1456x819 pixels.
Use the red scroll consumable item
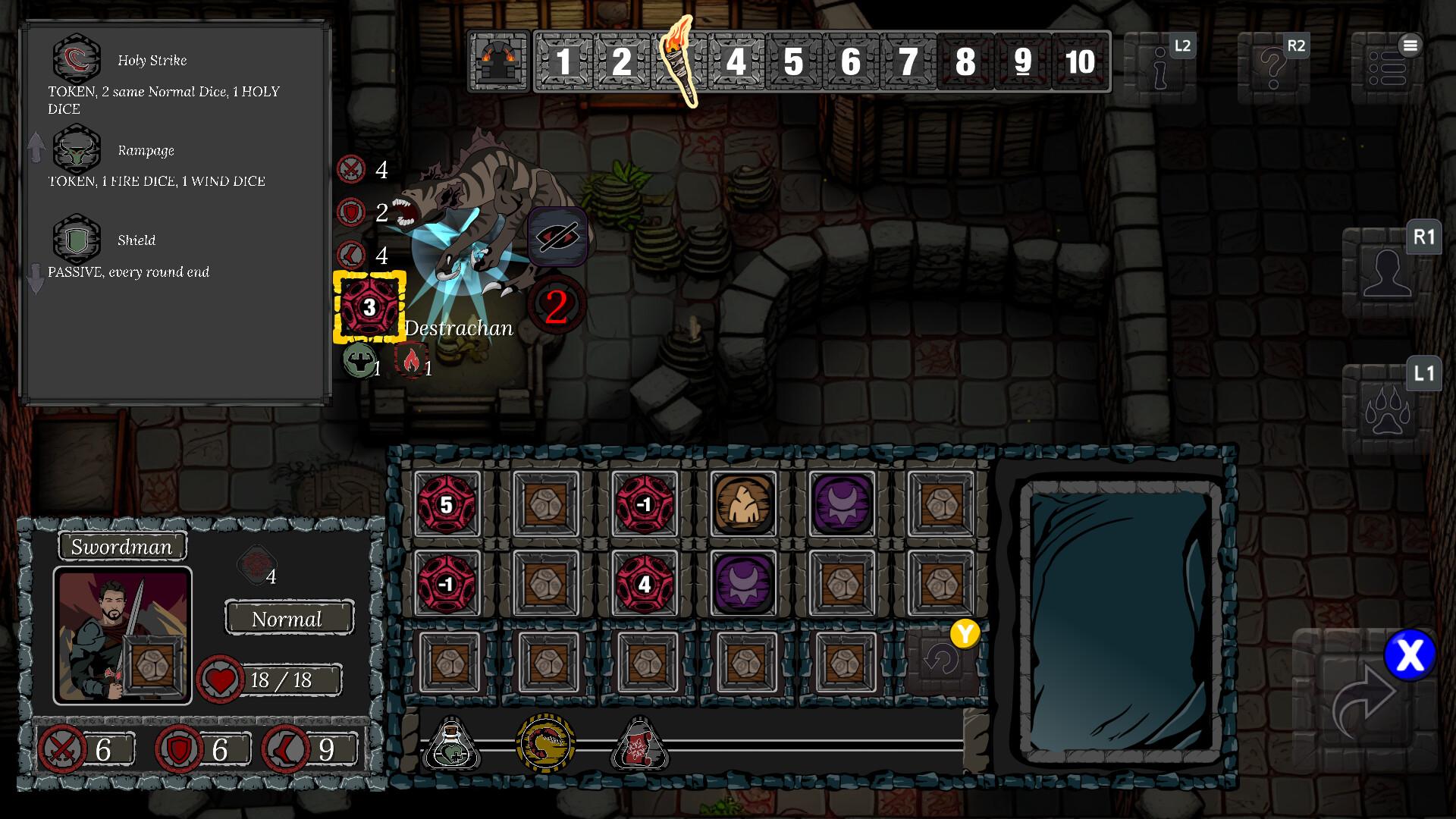pos(639,747)
